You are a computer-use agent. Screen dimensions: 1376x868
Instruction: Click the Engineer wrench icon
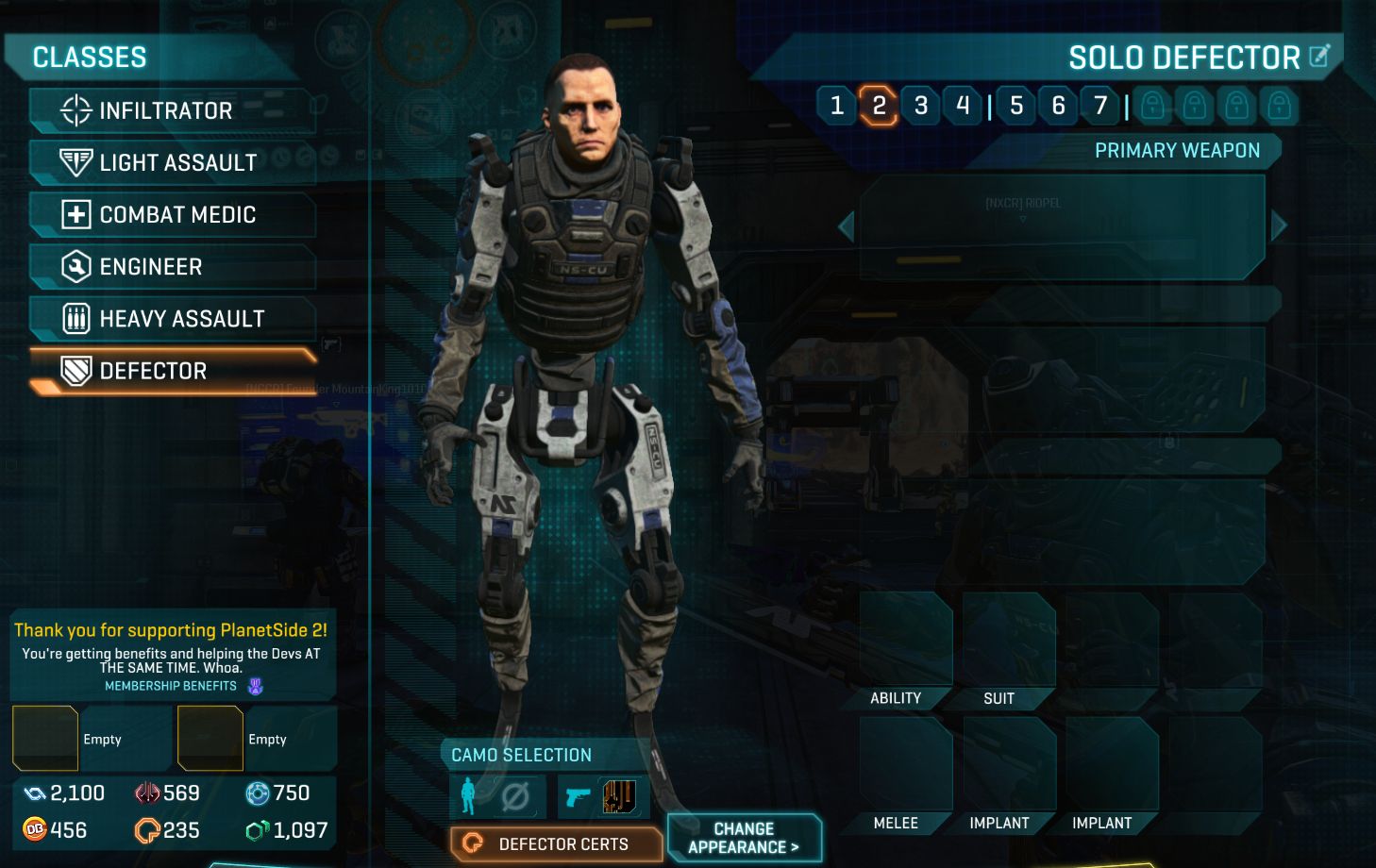tap(75, 266)
